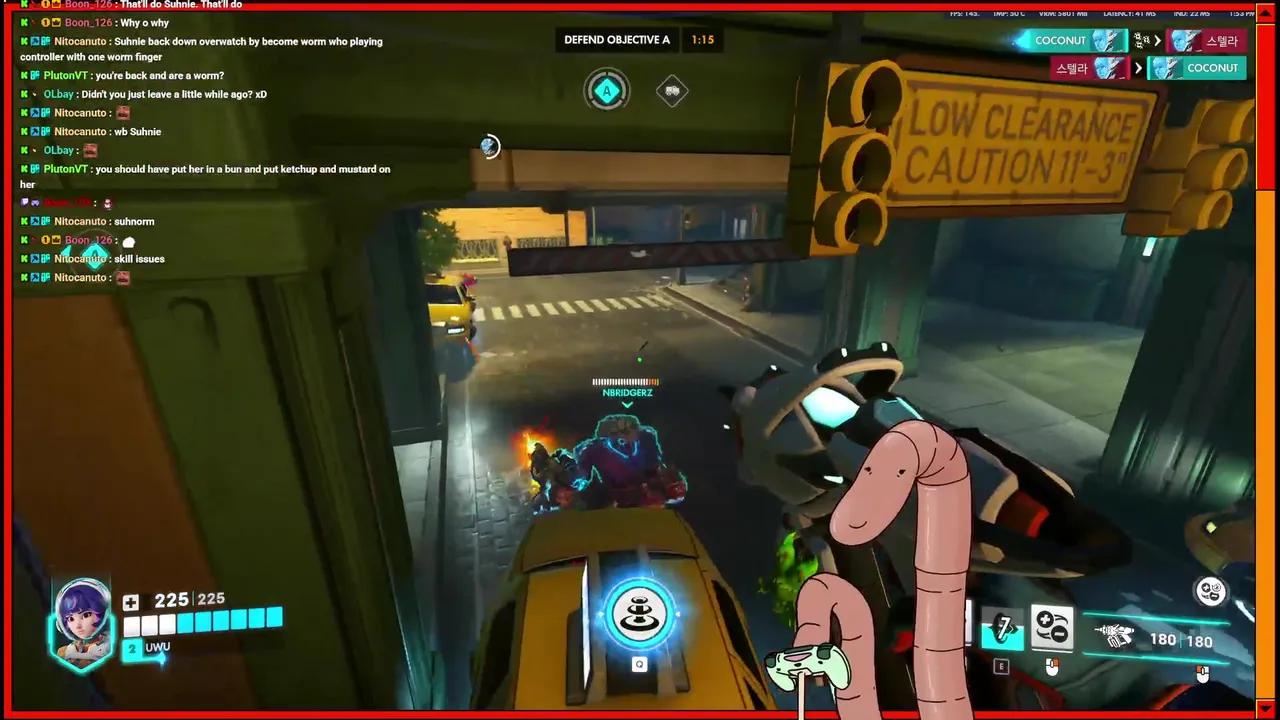Click the OLbay username in chat
Image resolution: width=1280 pixels, height=720 pixels.
(x=58, y=93)
